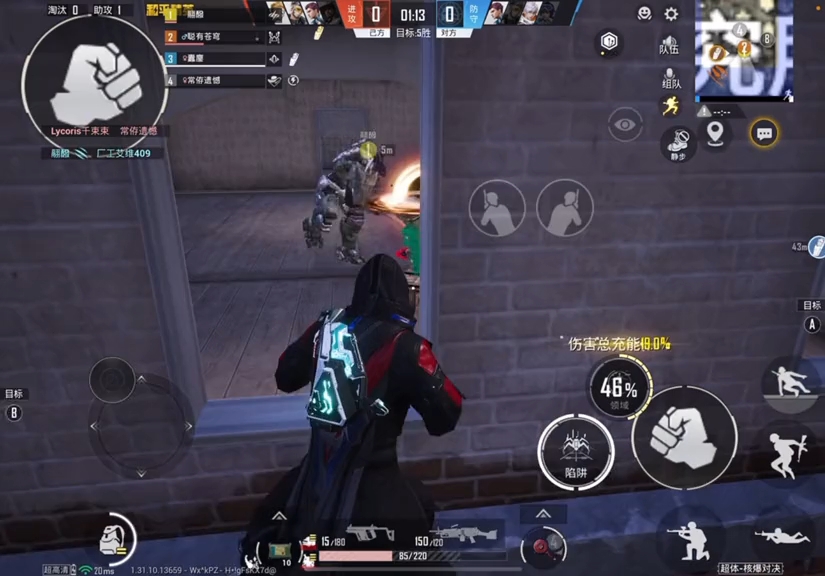Toggle the team speaker voice channel
825x576 pixels.
pos(669,44)
